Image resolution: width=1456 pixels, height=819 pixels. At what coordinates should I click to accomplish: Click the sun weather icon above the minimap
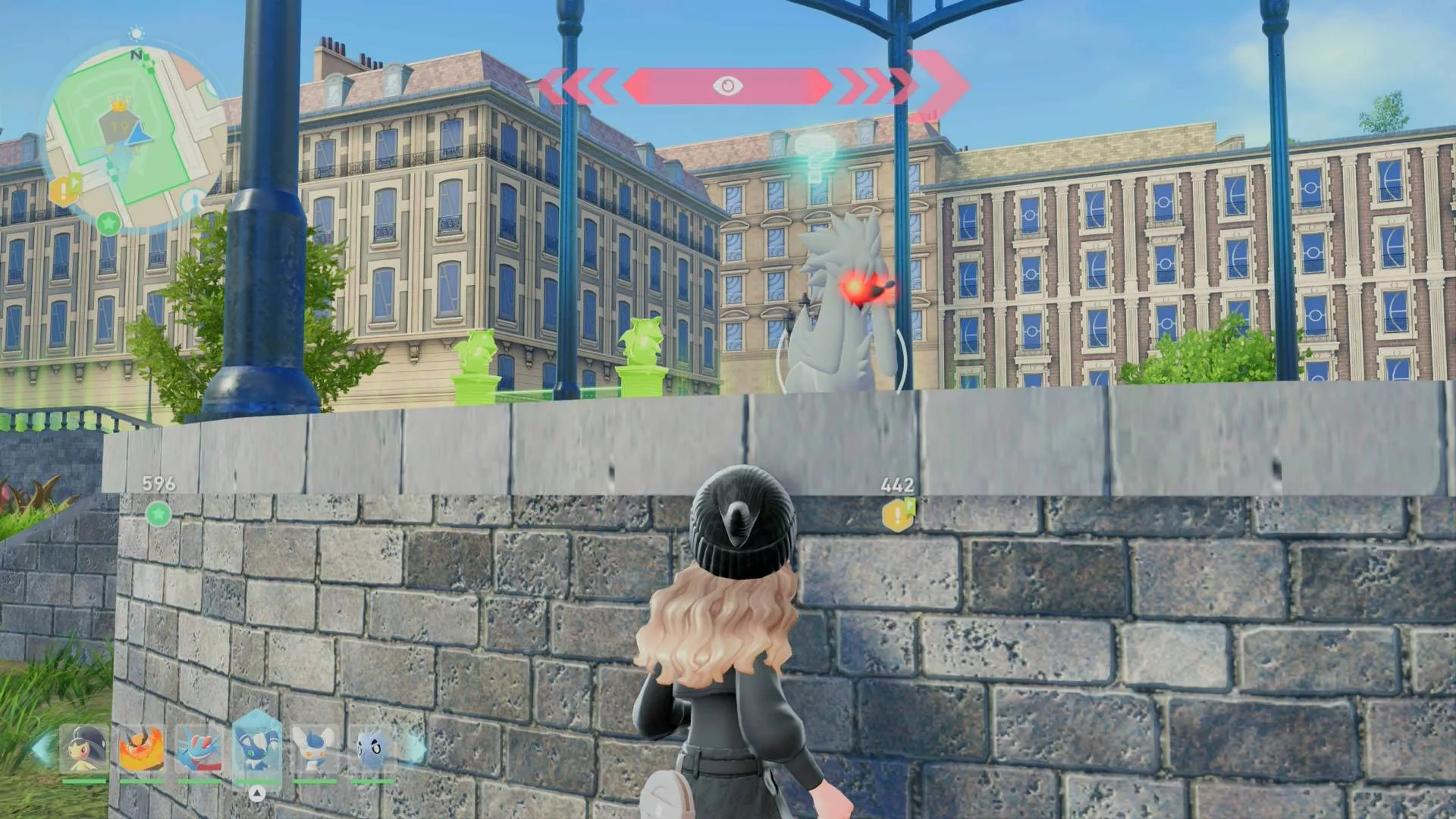[136, 33]
